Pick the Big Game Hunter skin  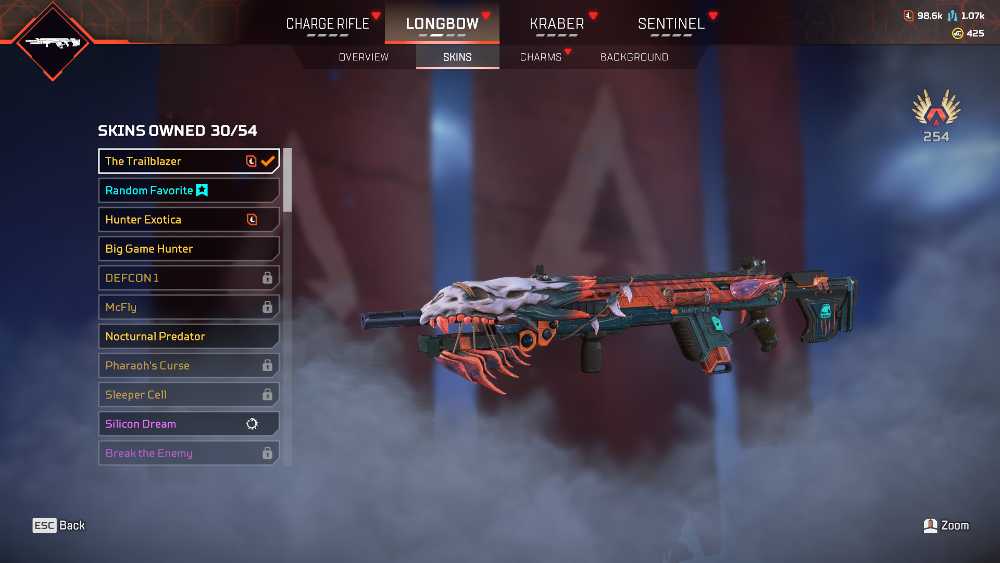(188, 248)
